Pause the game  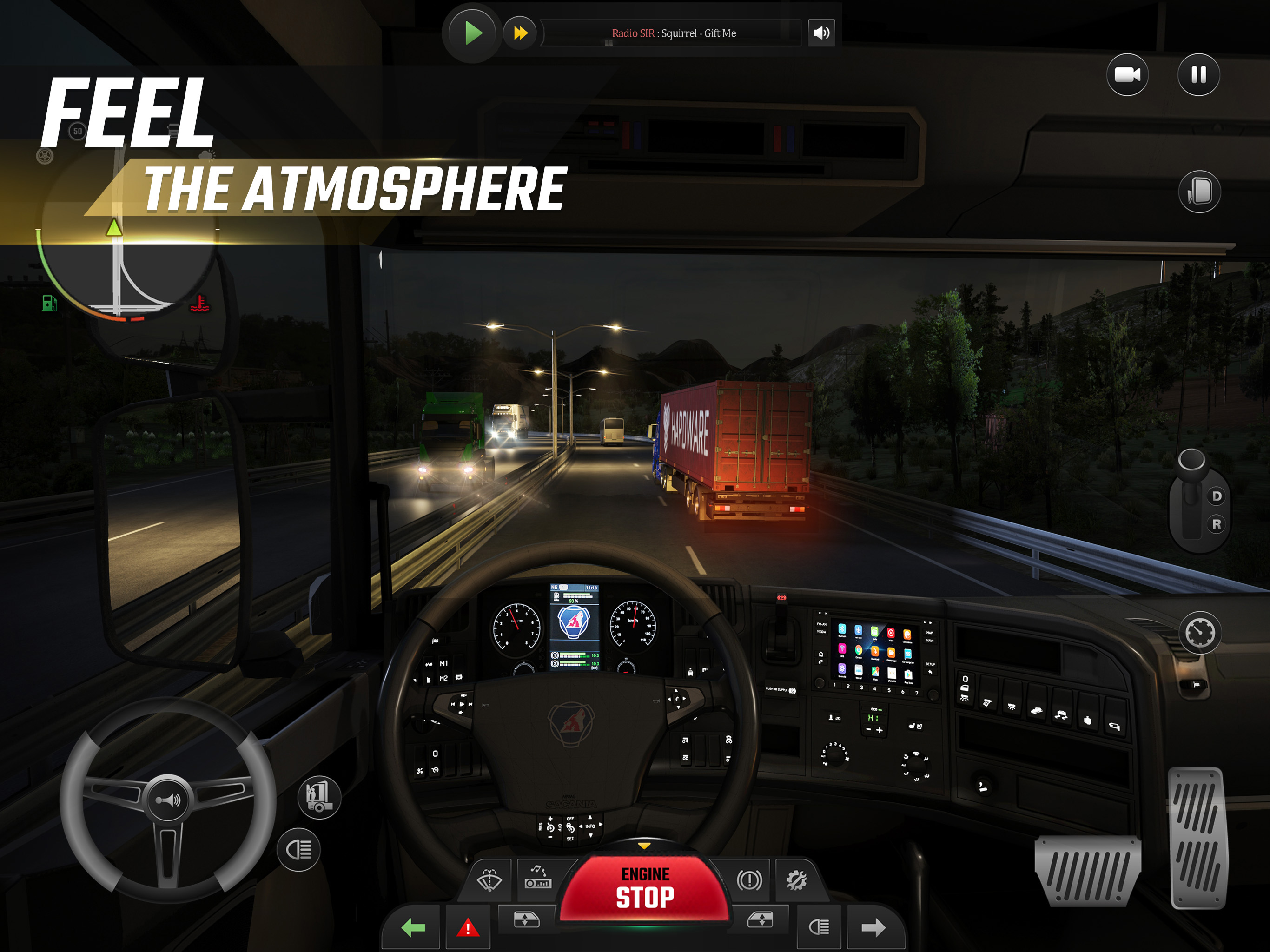(1198, 75)
